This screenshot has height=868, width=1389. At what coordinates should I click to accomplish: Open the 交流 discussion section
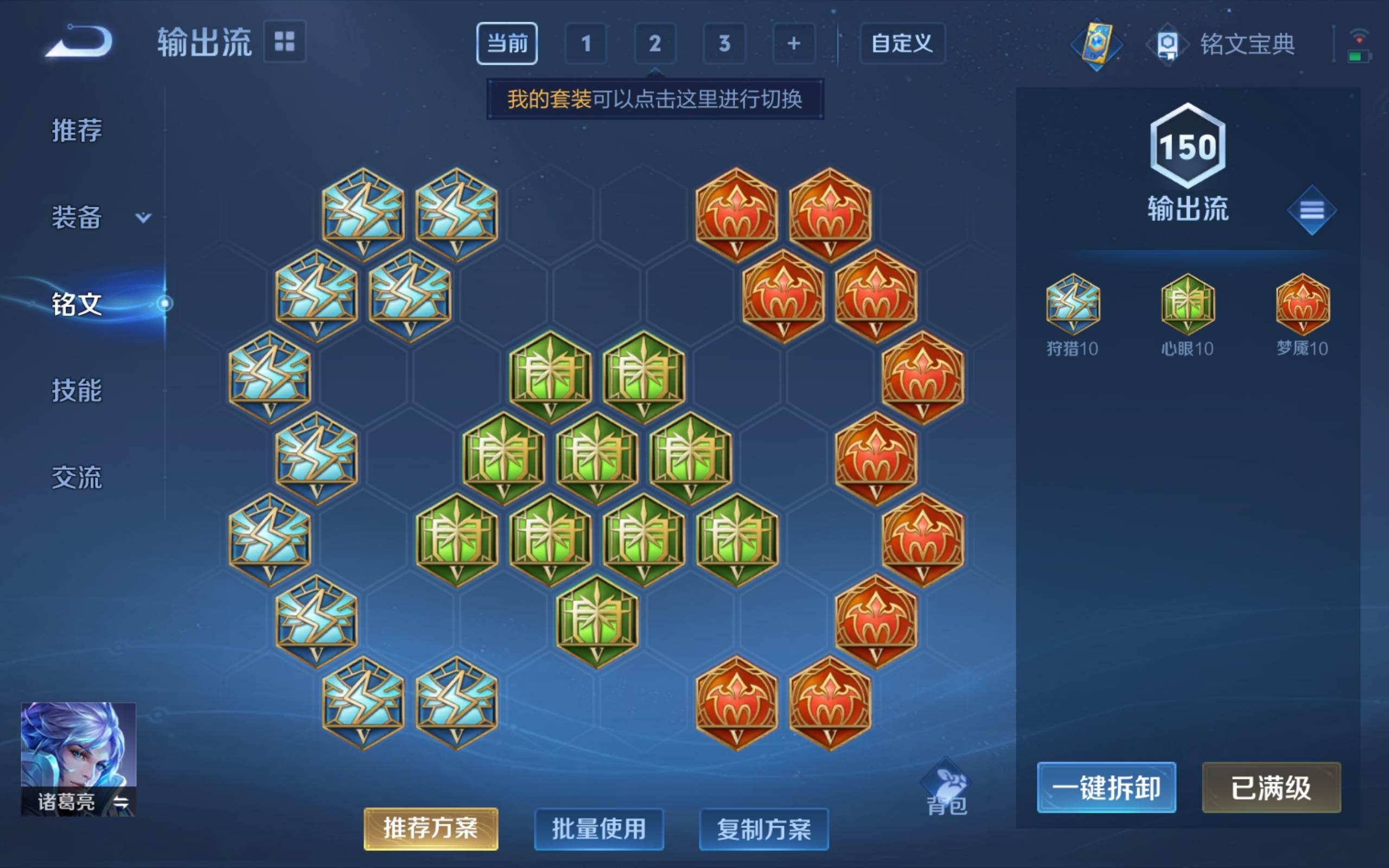pyautogui.click(x=77, y=477)
